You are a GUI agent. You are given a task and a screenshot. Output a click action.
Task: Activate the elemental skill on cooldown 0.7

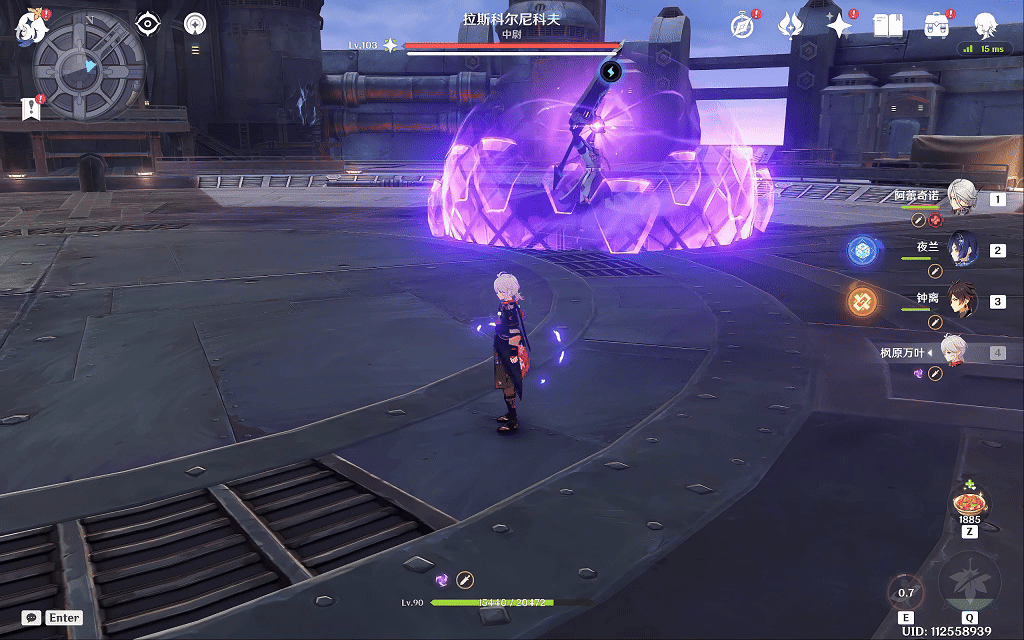906,593
